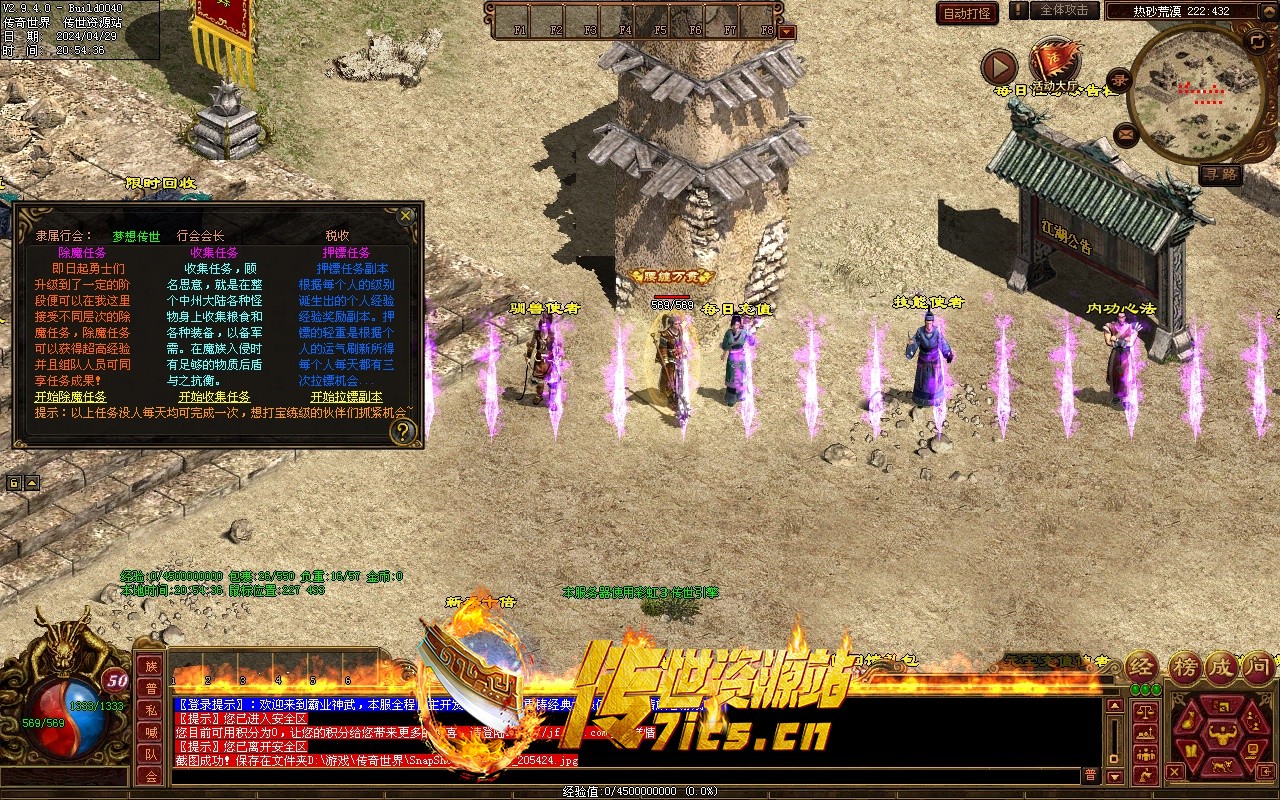The image size is (1280, 800).
Task: Toggle the 自动打怪 auto-fight button
Action: coord(967,13)
